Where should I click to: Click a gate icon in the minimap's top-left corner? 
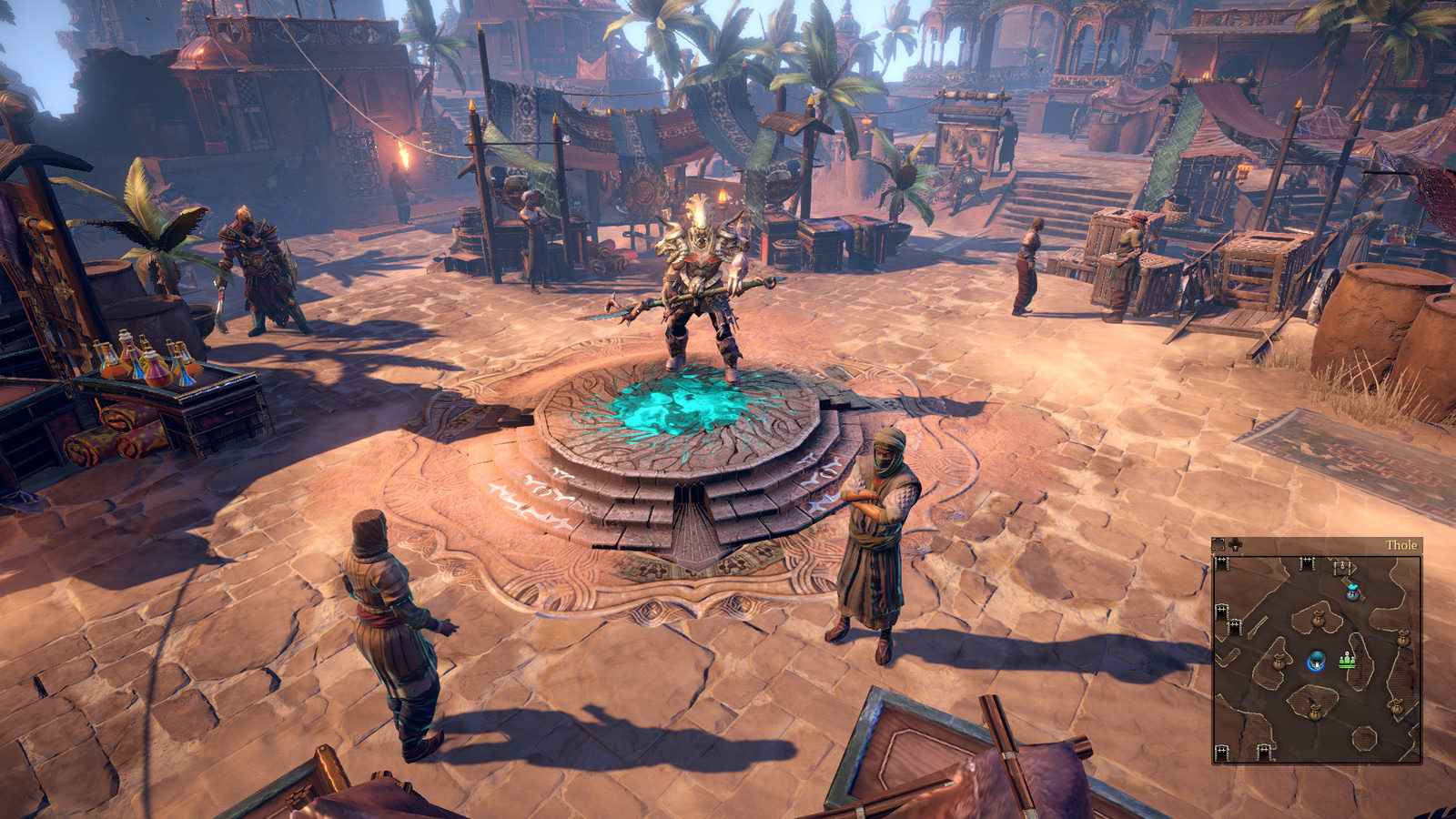click(1220, 564)
